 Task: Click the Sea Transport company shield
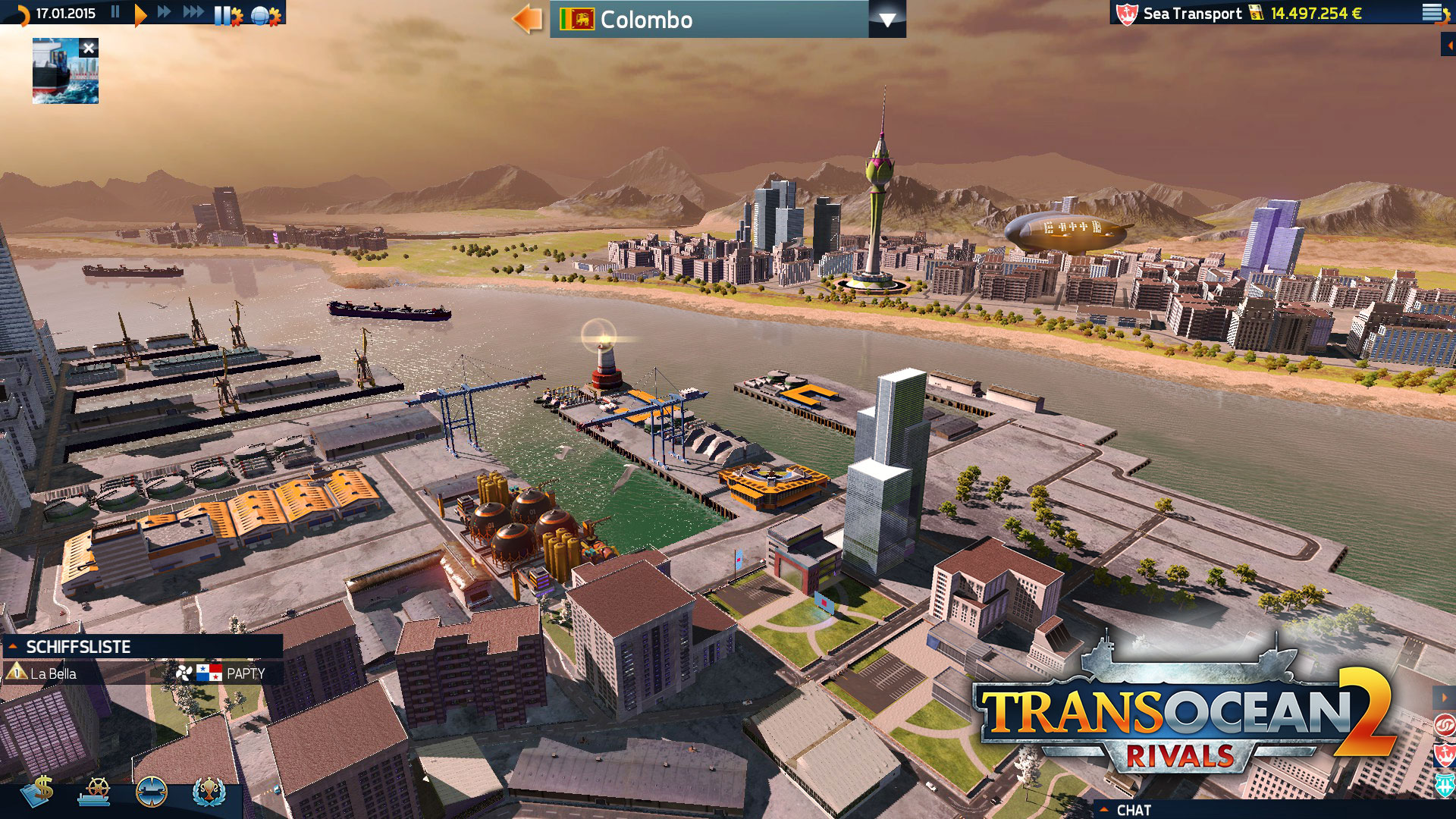pos(1127,14)
